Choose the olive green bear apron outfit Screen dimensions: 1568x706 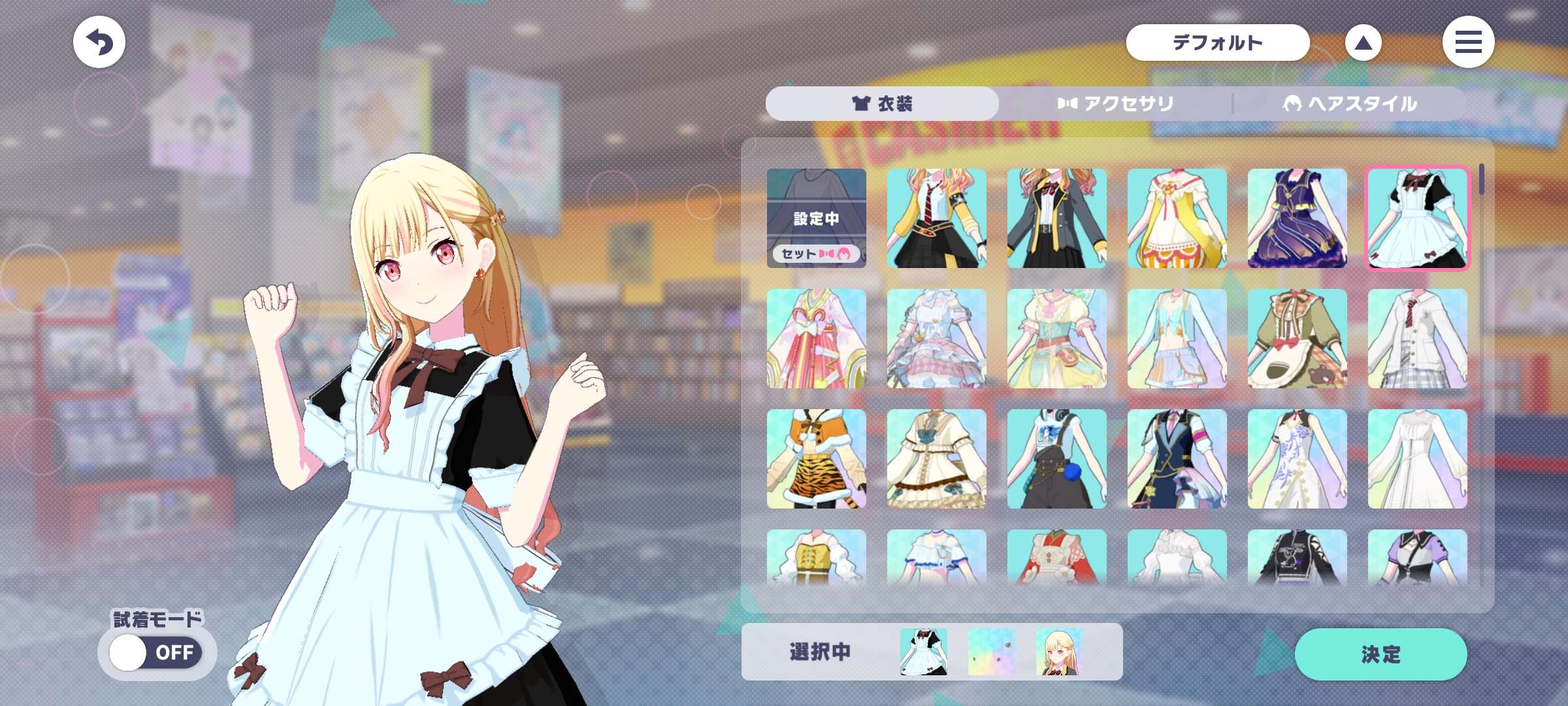click(x=1297, y=339)
